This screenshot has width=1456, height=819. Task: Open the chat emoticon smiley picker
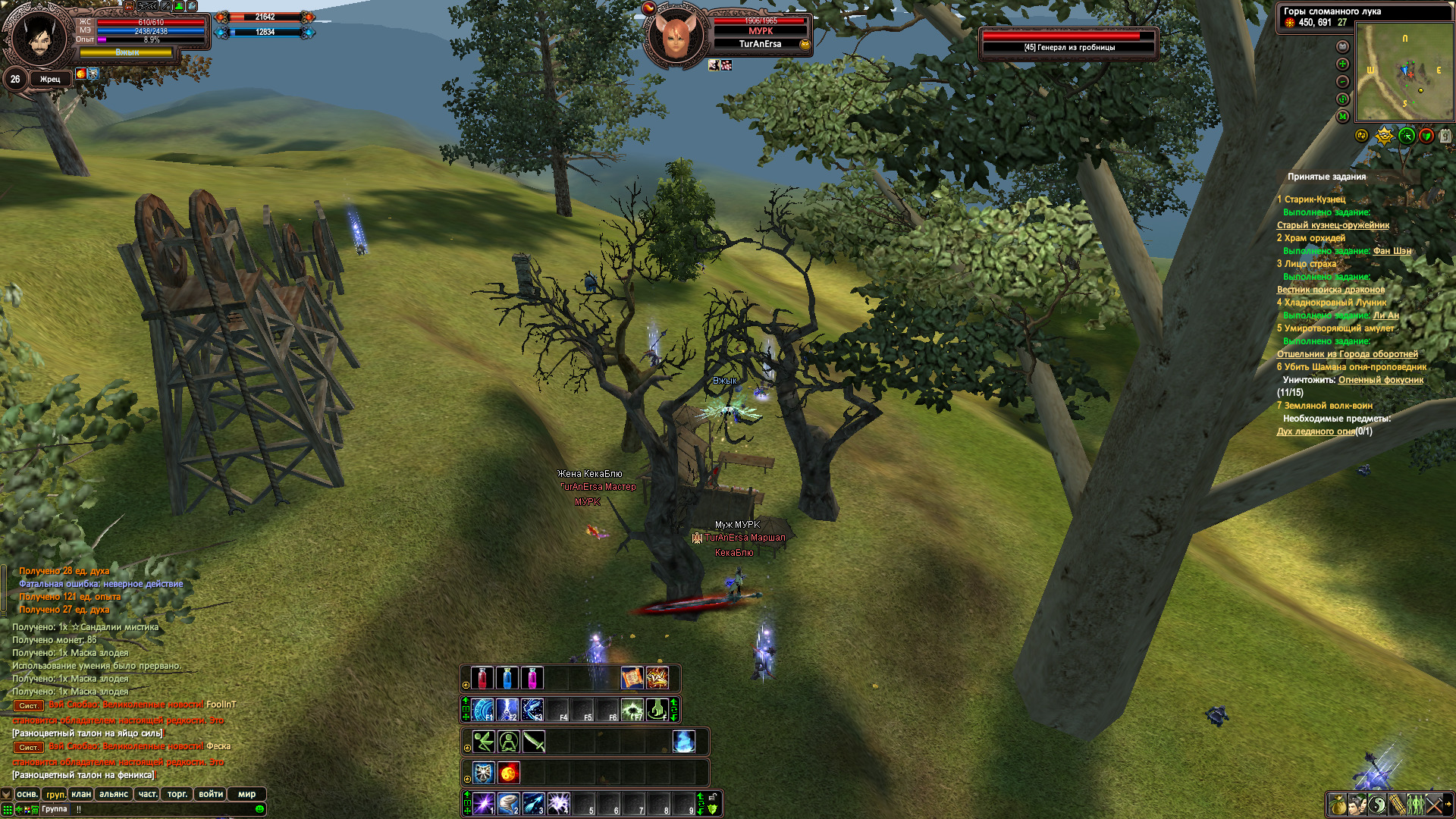point(260,809)
